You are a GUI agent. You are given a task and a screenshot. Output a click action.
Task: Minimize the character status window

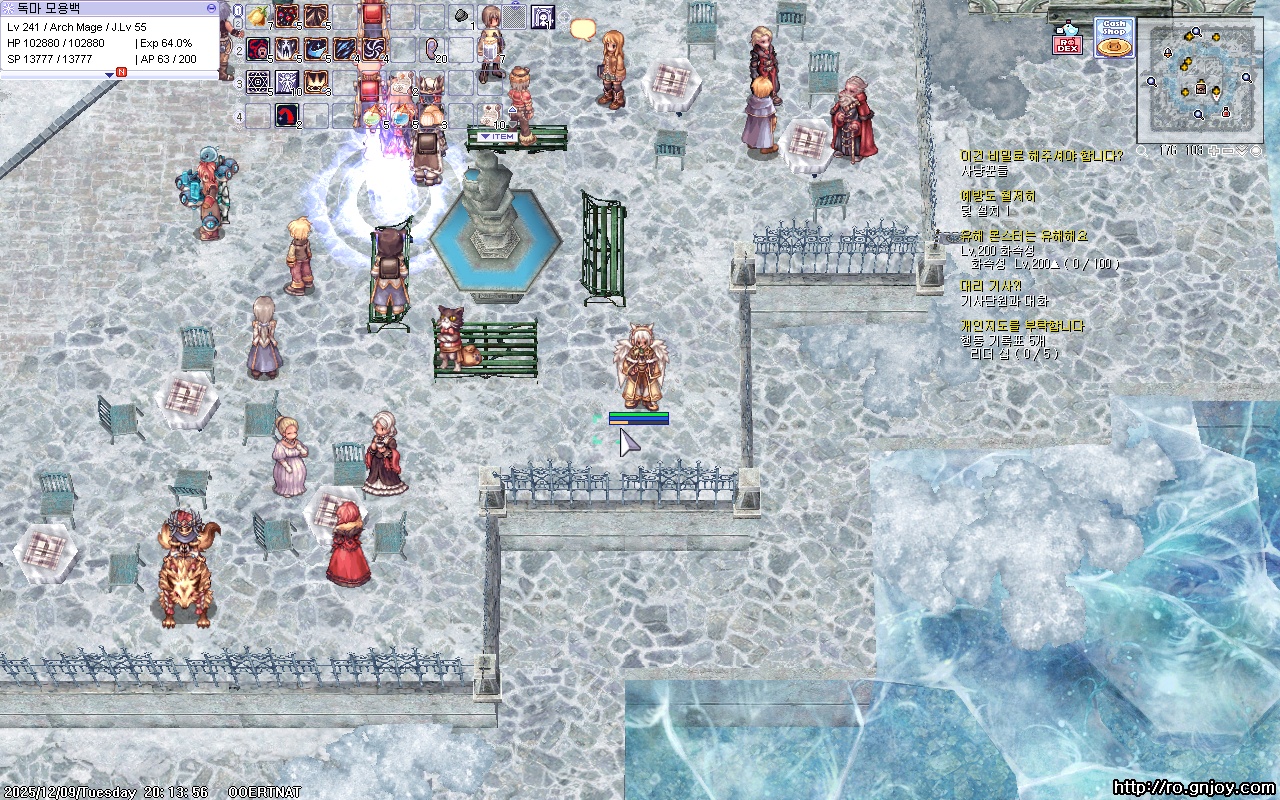[211, 7]
